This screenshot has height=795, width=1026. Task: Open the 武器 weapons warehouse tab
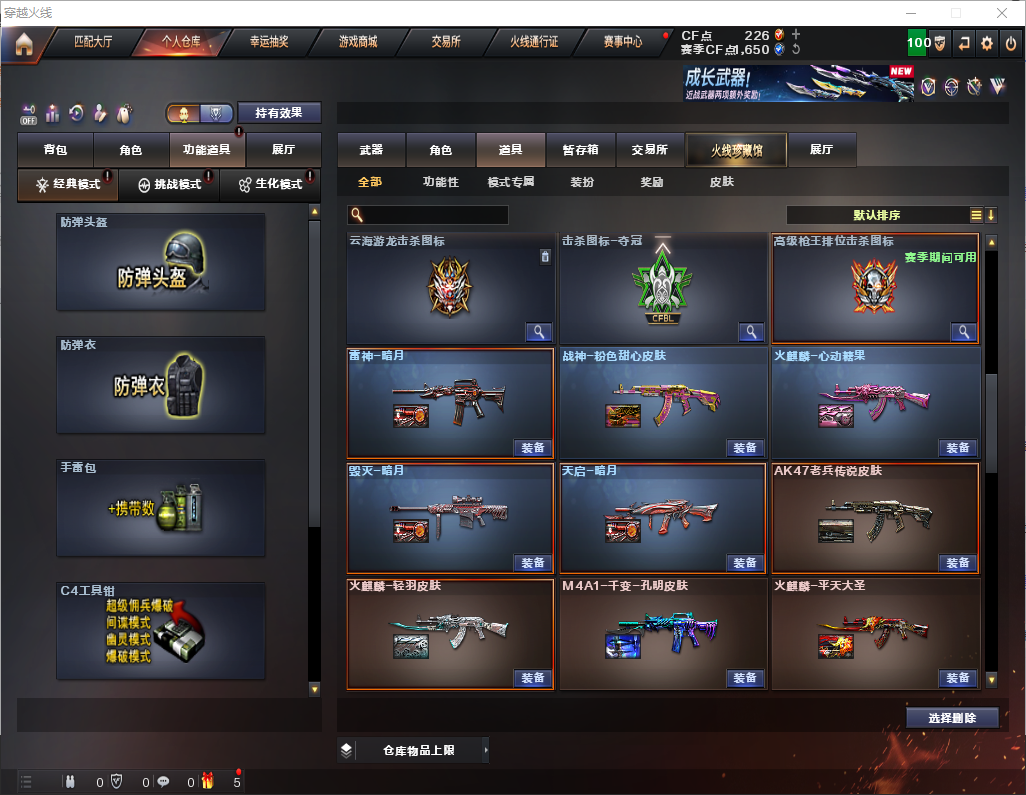click(x=371, y=150)
